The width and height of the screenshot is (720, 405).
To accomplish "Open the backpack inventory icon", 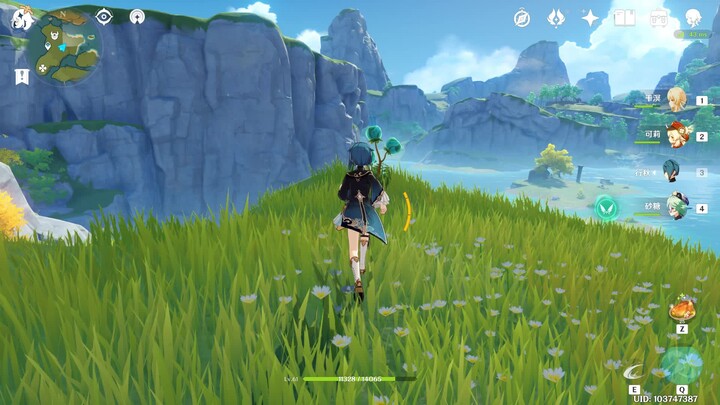I will pyautogui.click(x=659, y=18).
